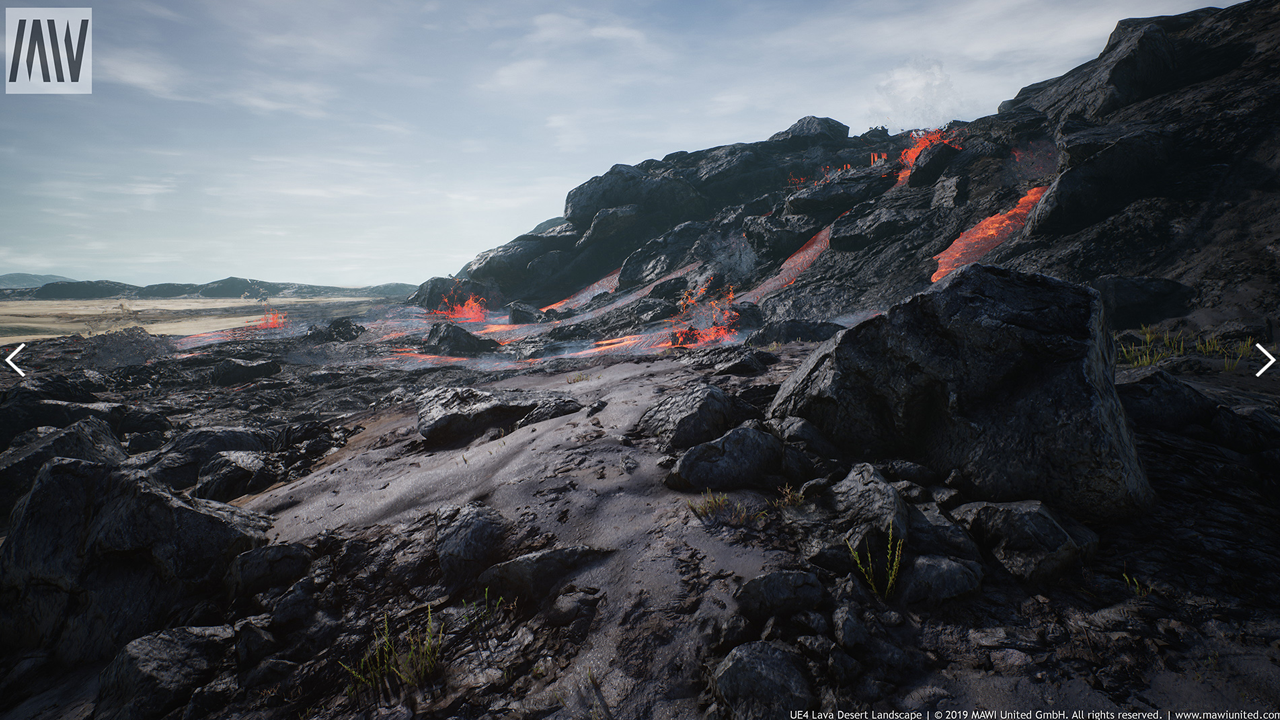Screen dimensions: 1280x720
Task: Go to the previous gallery image
Action: point(15,360)
